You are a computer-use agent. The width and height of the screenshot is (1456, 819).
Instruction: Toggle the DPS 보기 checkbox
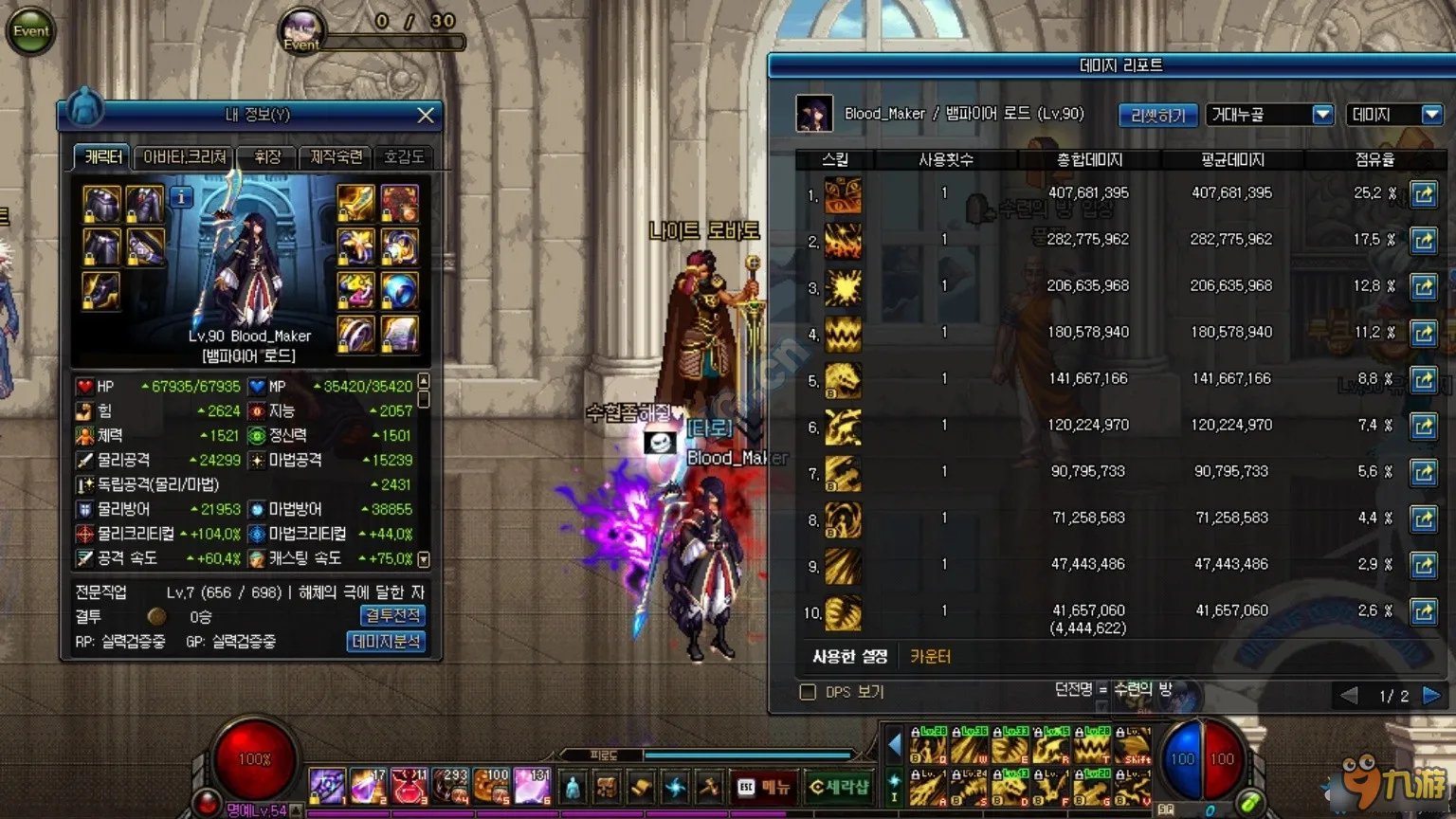[808, 692]
